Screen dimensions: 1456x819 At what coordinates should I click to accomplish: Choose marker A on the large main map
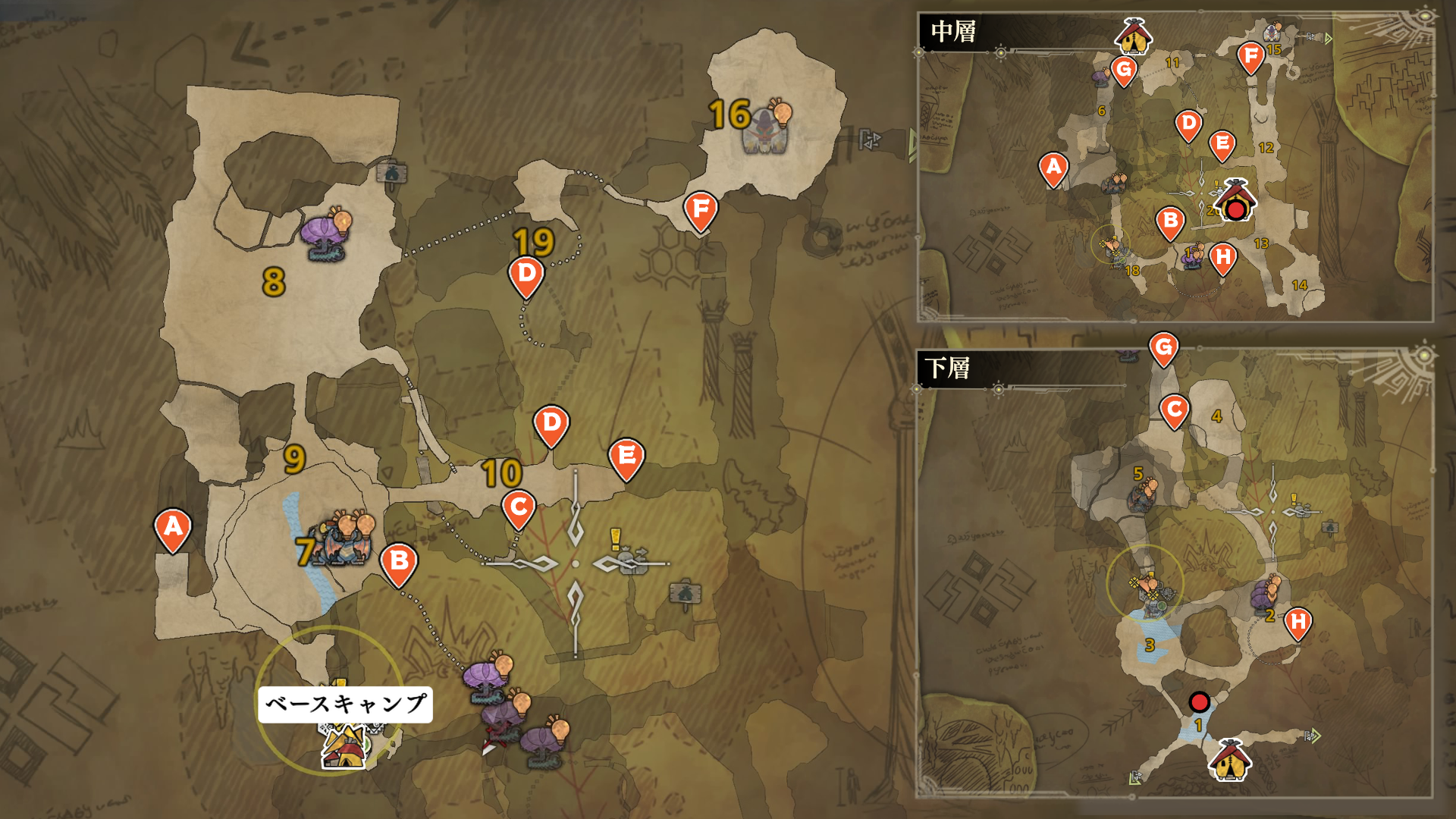(x=173, y=527)
